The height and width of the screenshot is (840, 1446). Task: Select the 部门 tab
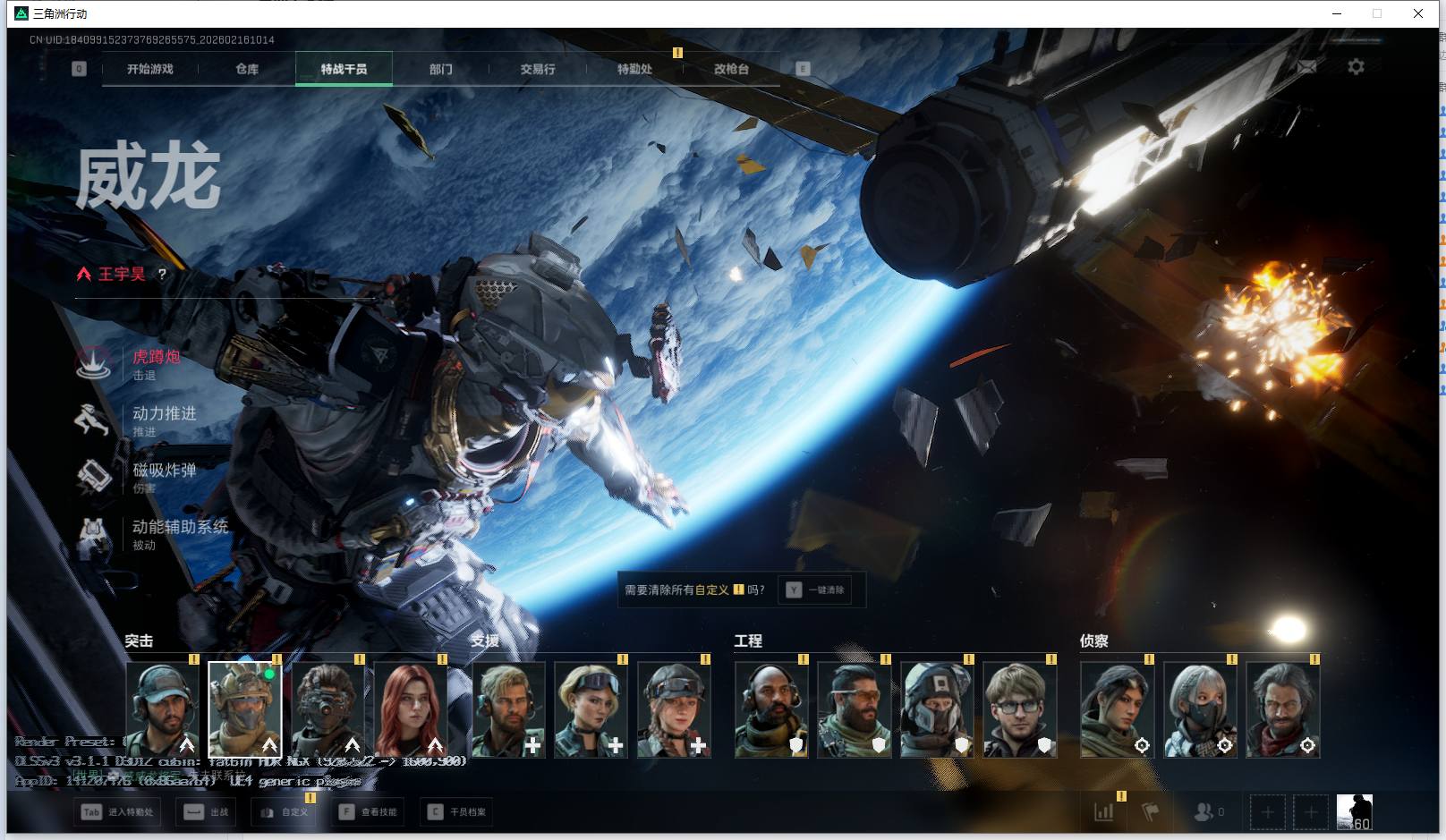click(440, 69)
